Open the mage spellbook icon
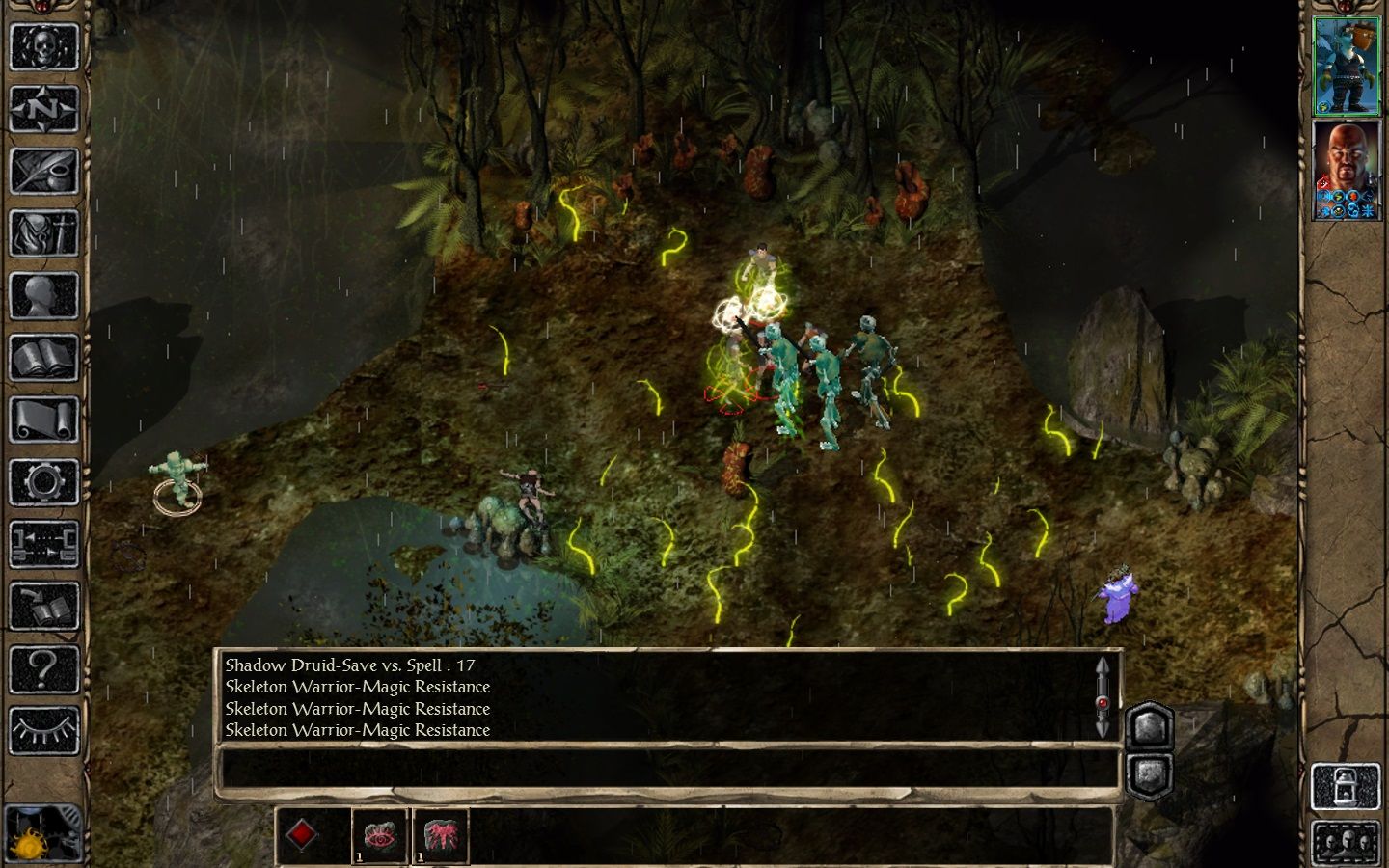The height and width of the screenshot is (868, 1389). (x=43, y=358)
